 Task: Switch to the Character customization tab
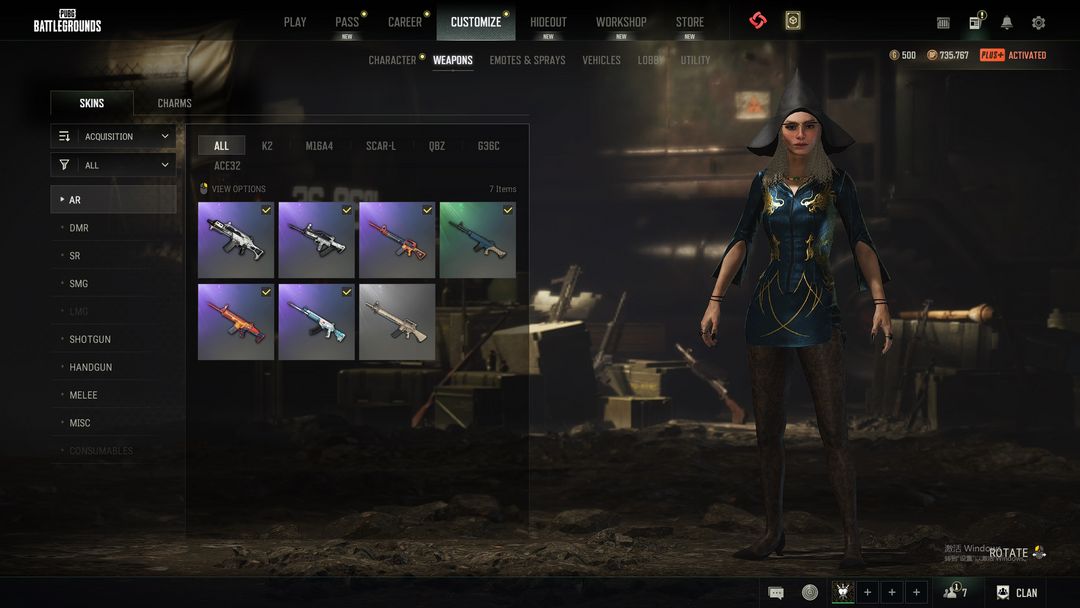(392, 60)
